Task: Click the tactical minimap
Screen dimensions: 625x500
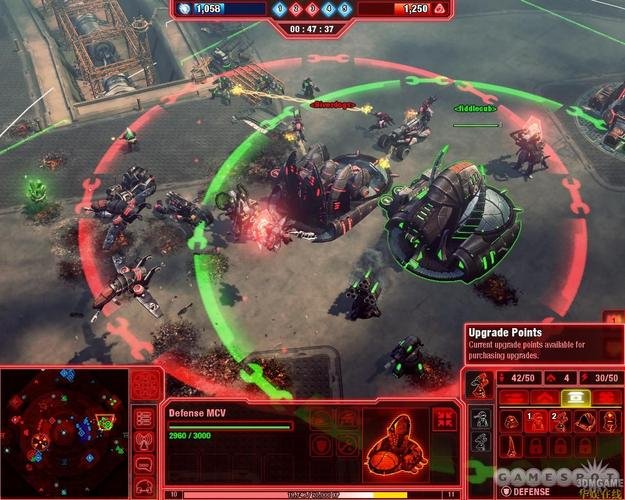Action: coord(65,428)
